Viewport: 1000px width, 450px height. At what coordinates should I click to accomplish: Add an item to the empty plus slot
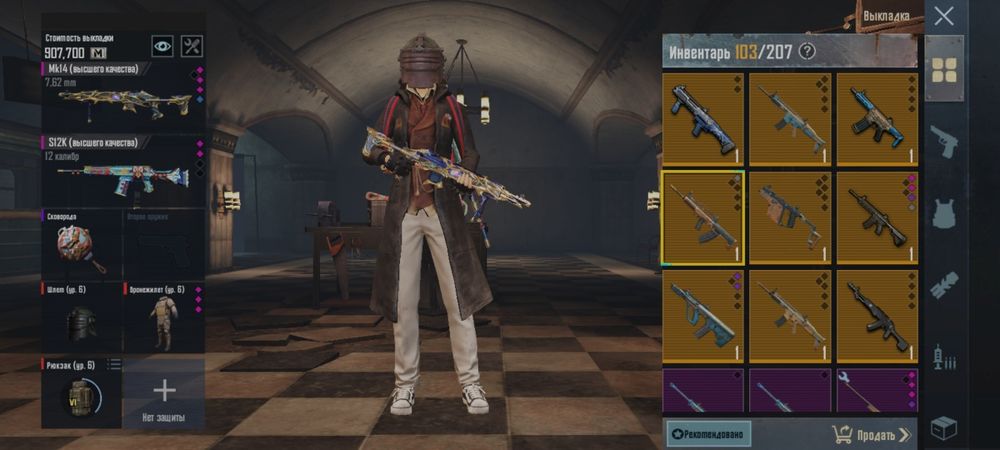click(163, 391)
